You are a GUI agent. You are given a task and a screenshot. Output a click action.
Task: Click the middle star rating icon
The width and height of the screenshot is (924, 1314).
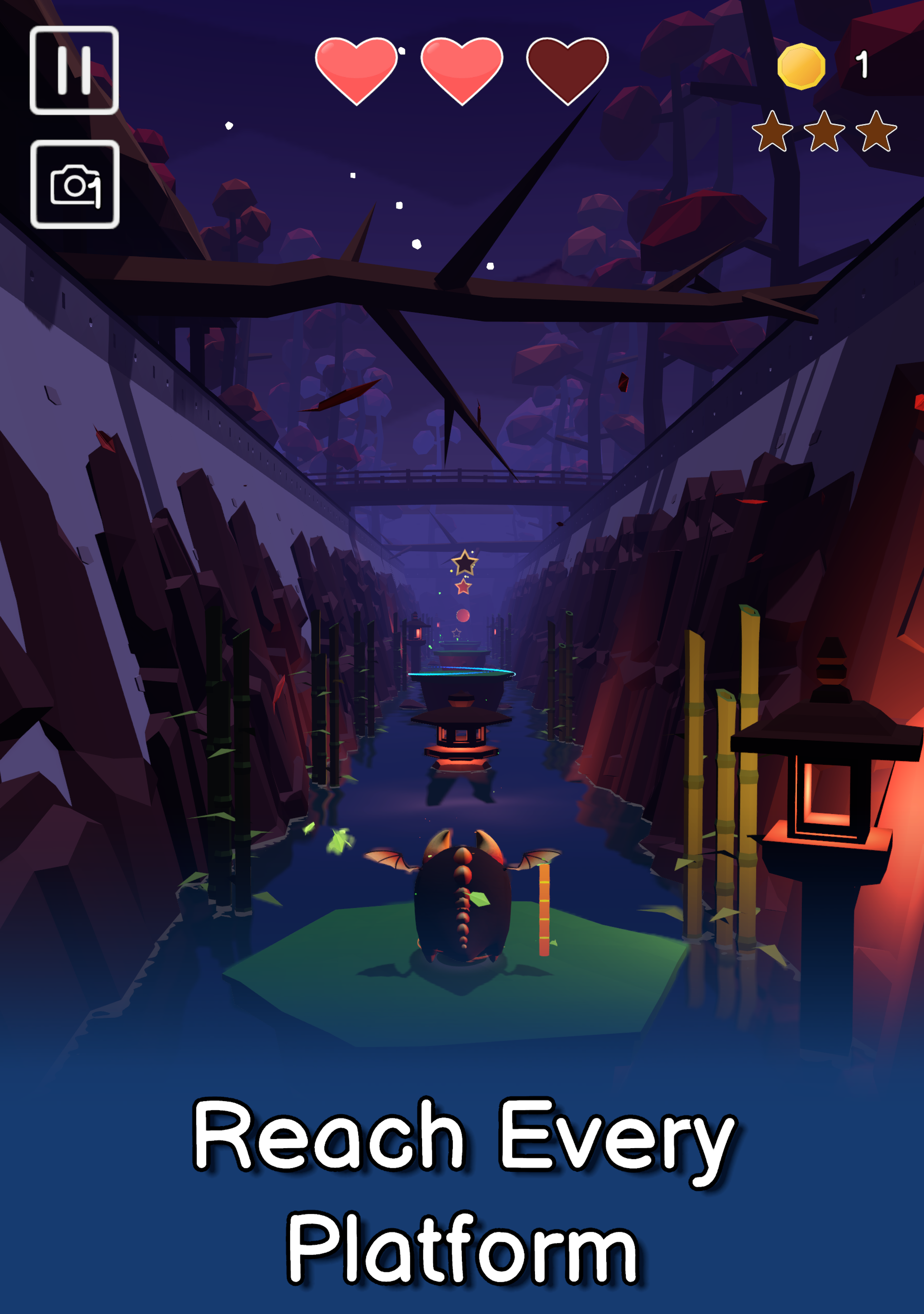[824, 133]
